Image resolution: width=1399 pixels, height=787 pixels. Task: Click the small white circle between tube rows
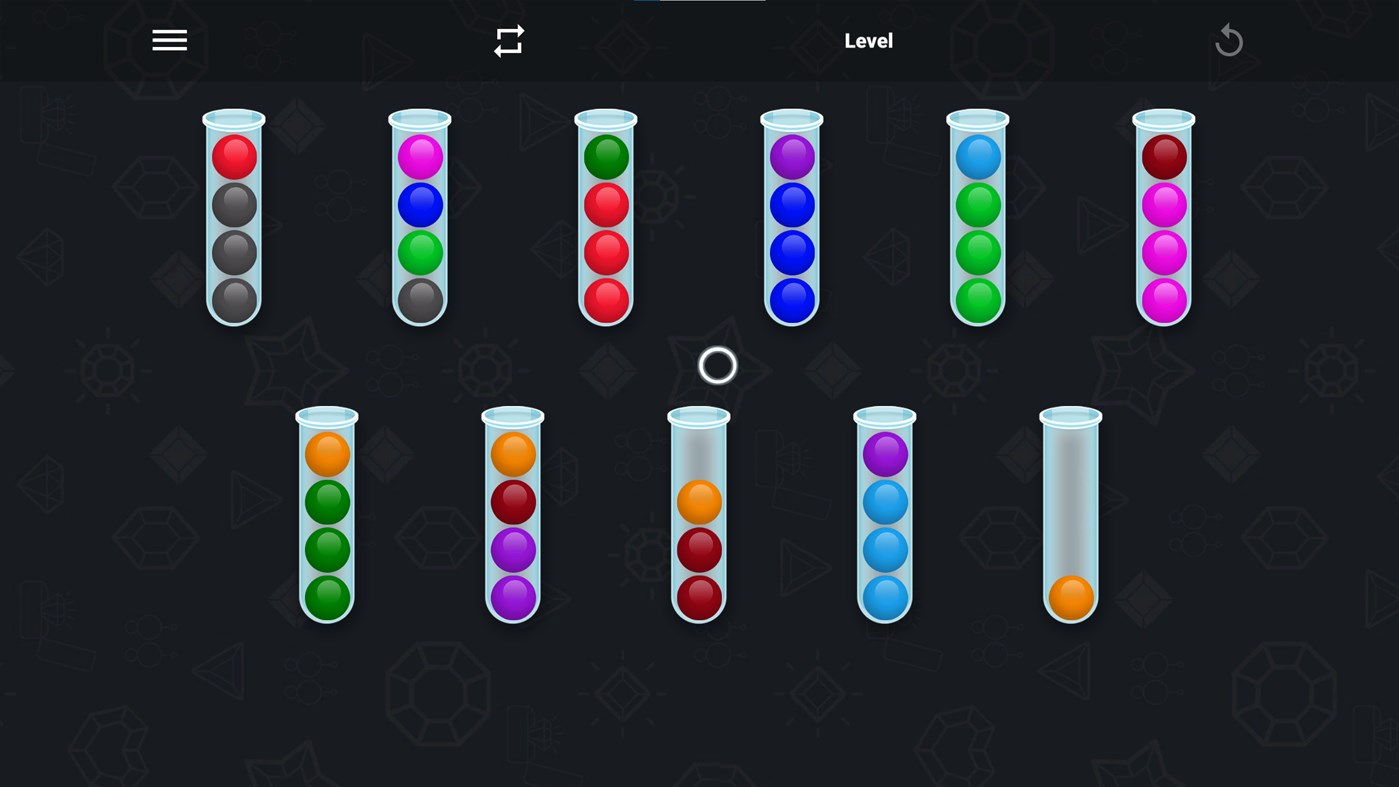pos(715,366)
